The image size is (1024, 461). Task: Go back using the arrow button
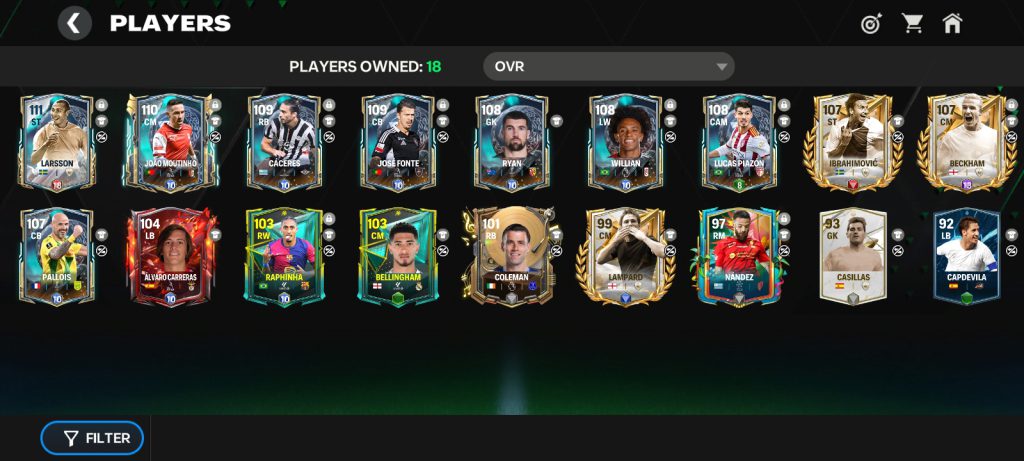tap(75, 23)
